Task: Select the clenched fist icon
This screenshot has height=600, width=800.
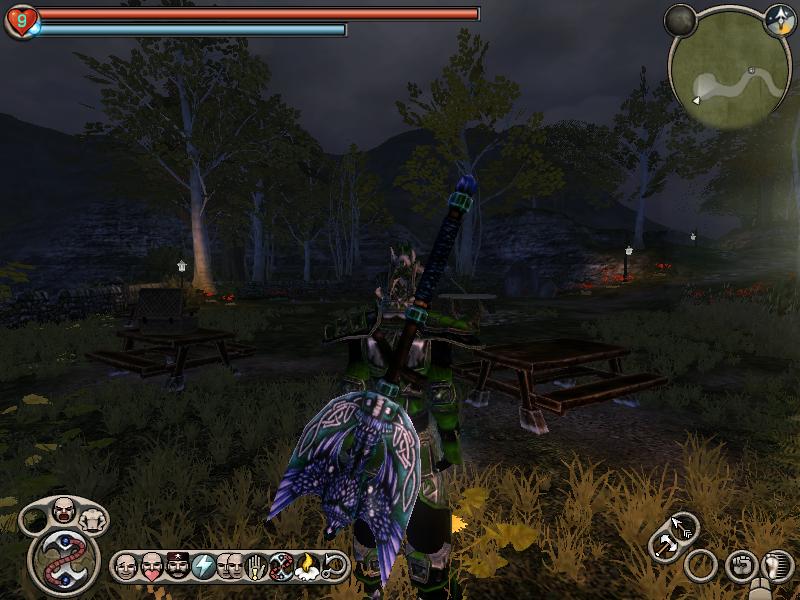Action: click(740, 566)
